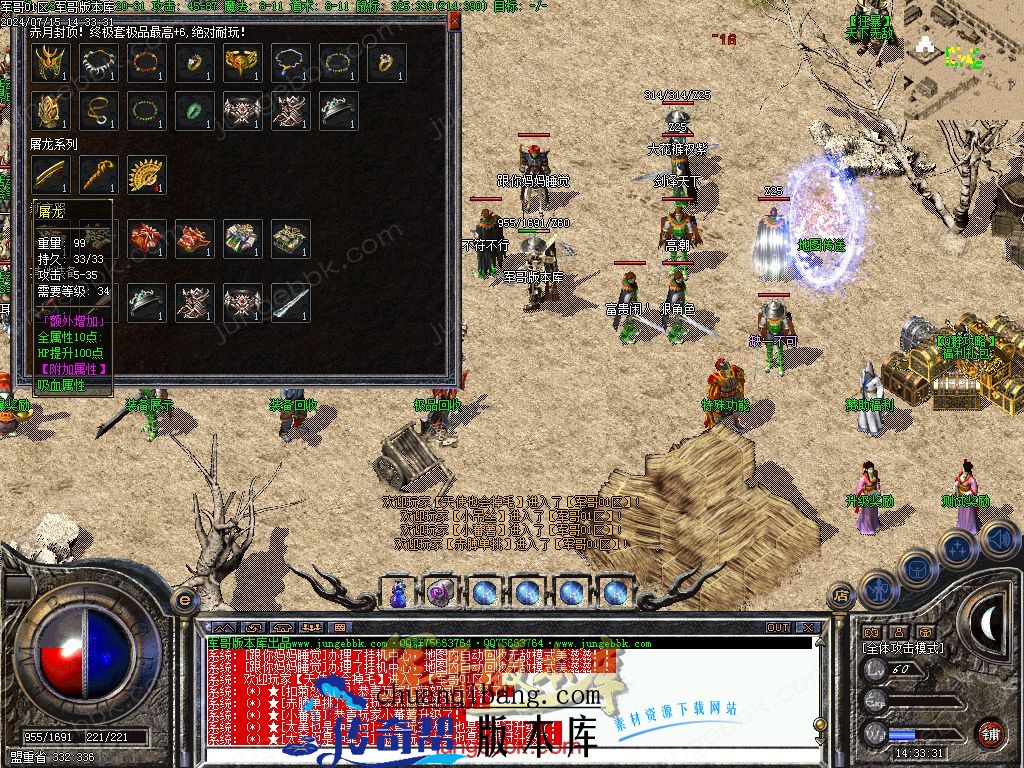Activate the purple scroll hotbar slot
1024x768 pixels.
440,593
